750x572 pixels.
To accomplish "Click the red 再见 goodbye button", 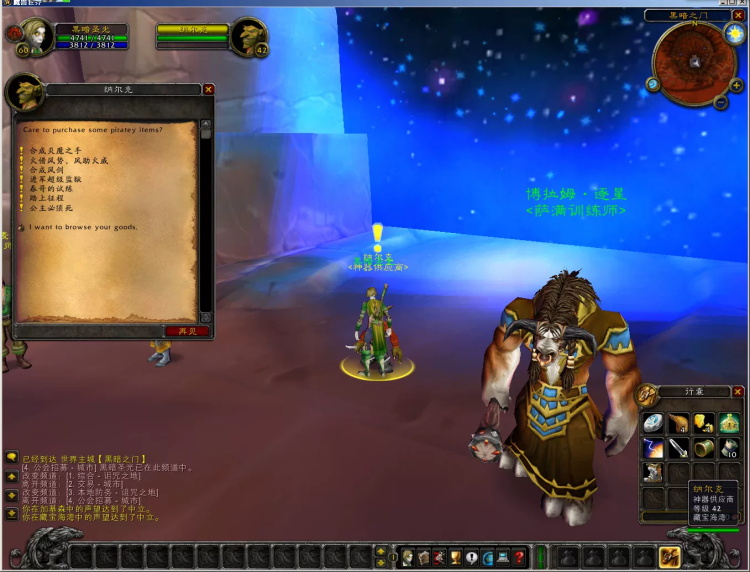I will point(187,331).
